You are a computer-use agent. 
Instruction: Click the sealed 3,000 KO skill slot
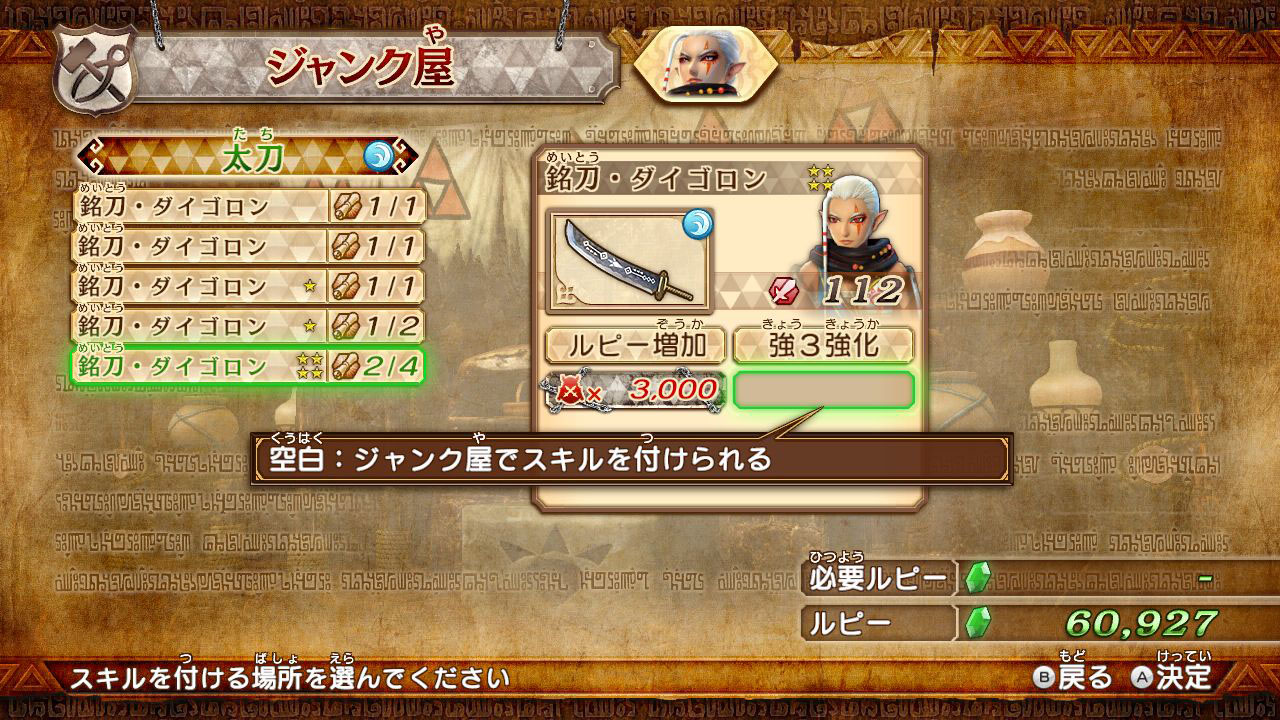[634, 390]
